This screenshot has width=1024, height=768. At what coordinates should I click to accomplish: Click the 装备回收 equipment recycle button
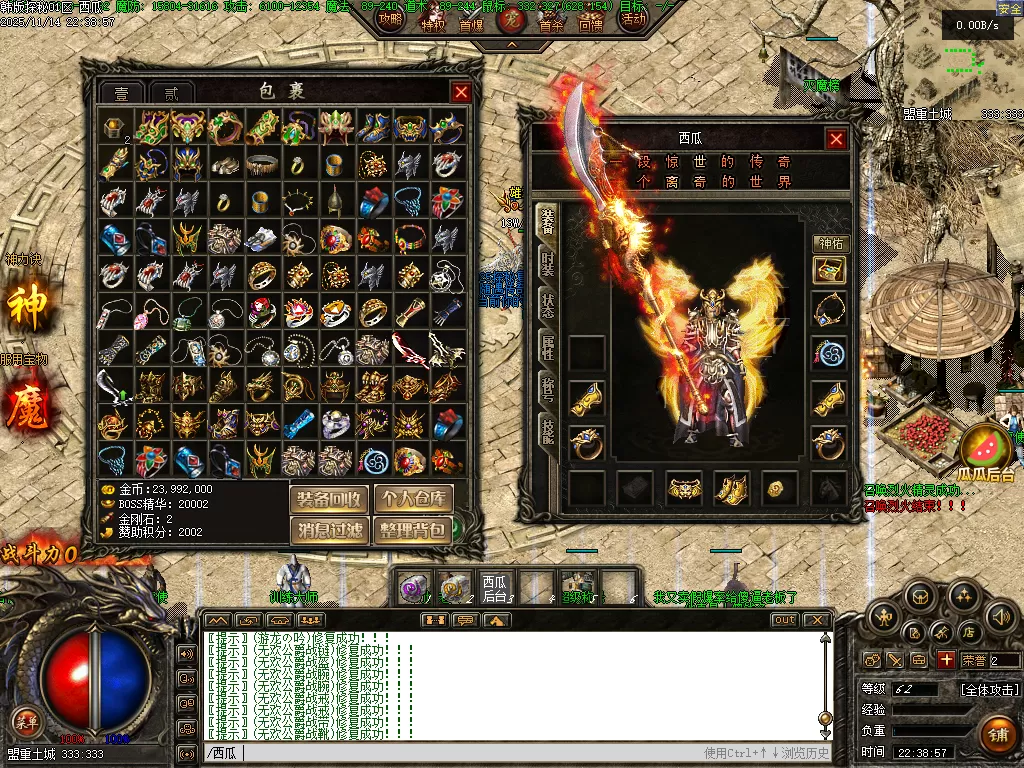tap(330, 499)
